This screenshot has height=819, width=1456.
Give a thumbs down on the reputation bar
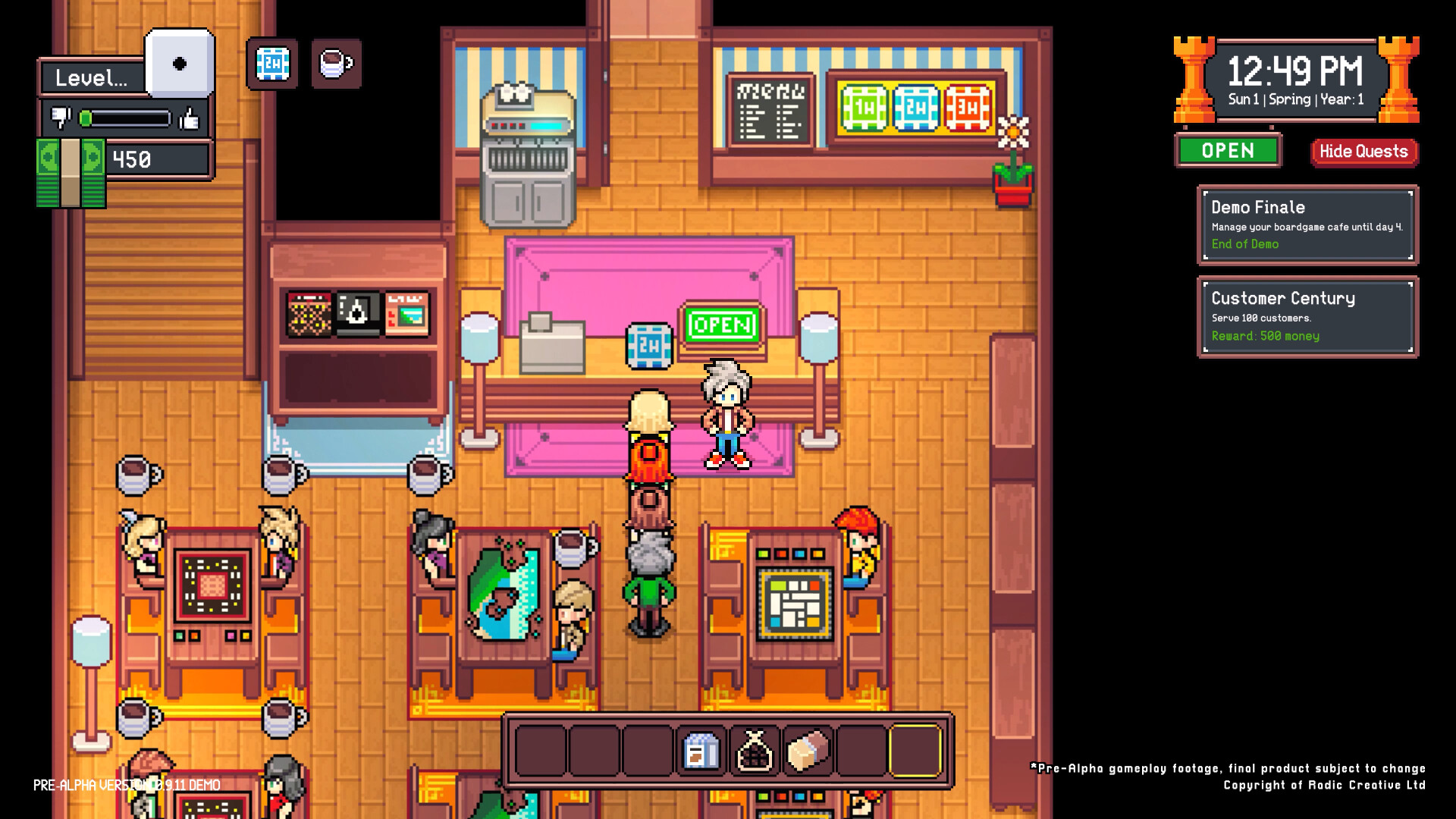coord(59,118)
